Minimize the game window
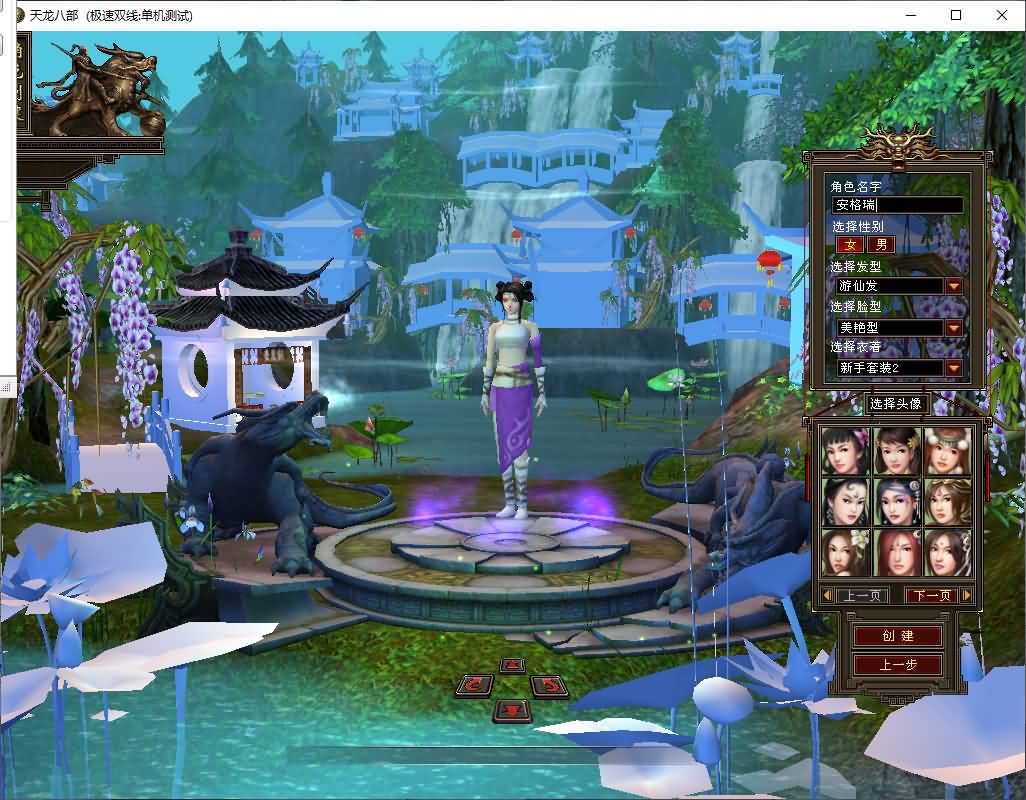The width and height of the screenshot is (1026, 800). click(x=910, y=15)
